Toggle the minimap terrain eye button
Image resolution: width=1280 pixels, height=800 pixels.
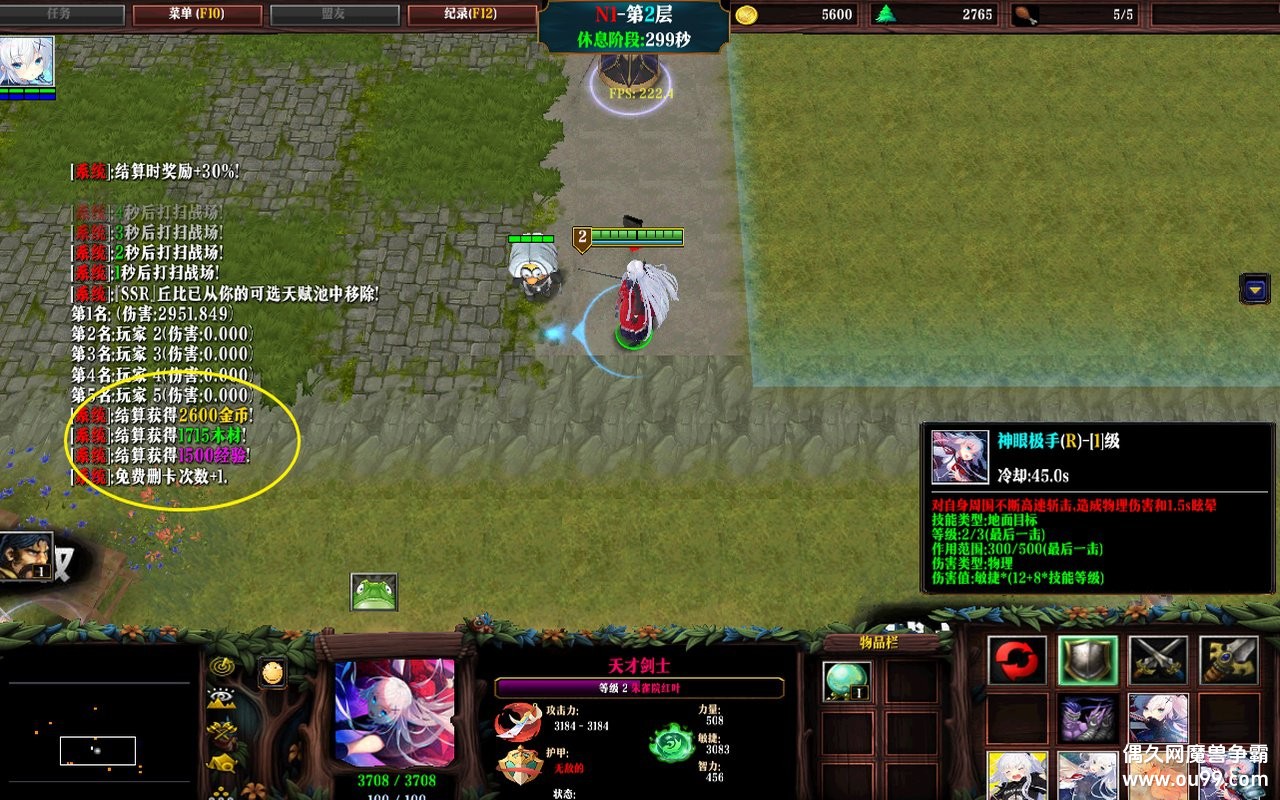221,700
